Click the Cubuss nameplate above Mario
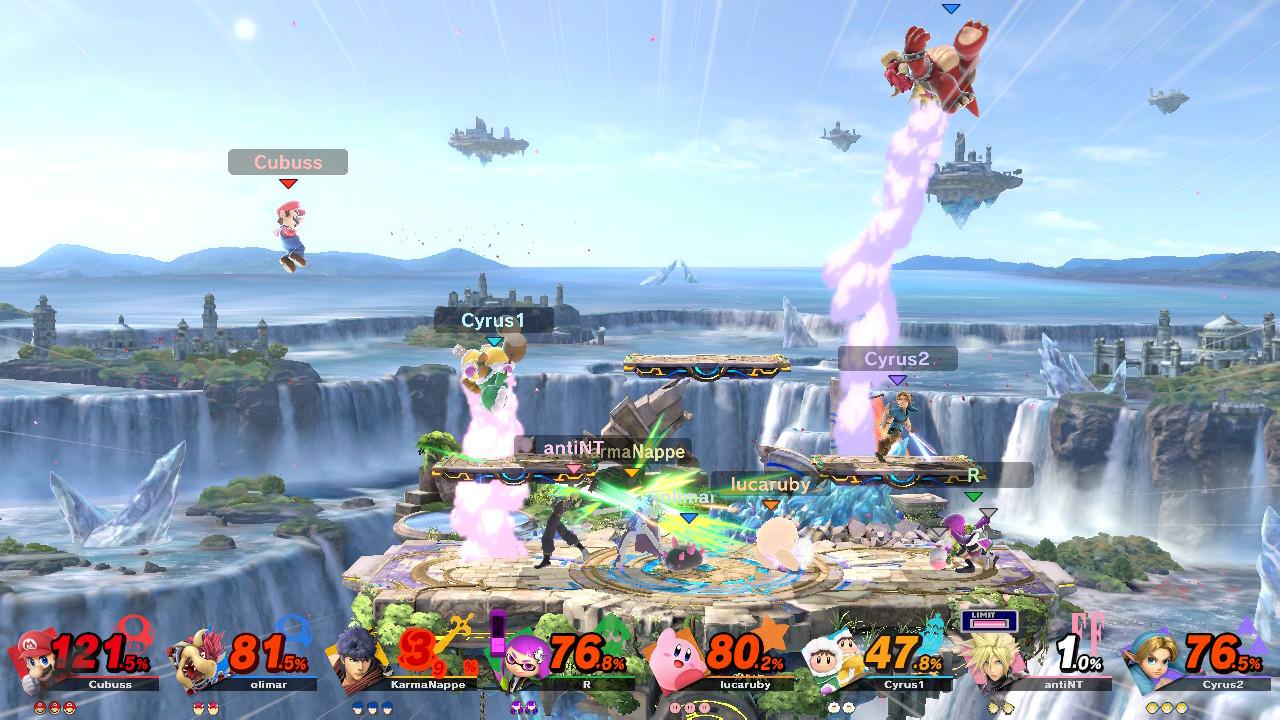This screenshot has height=720, width=1280. 288,162
